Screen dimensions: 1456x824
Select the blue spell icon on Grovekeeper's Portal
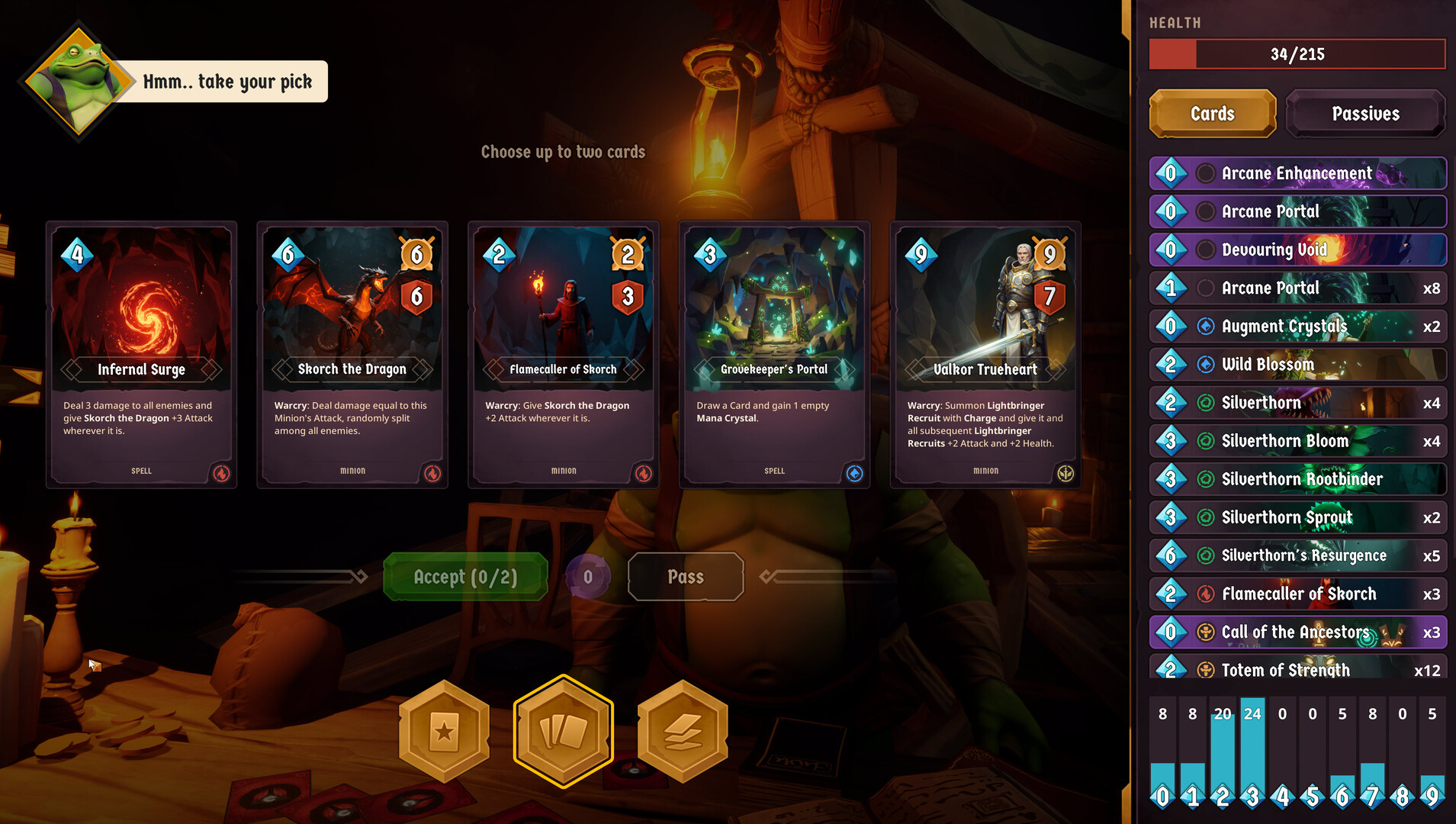click(x=854, y=474)
